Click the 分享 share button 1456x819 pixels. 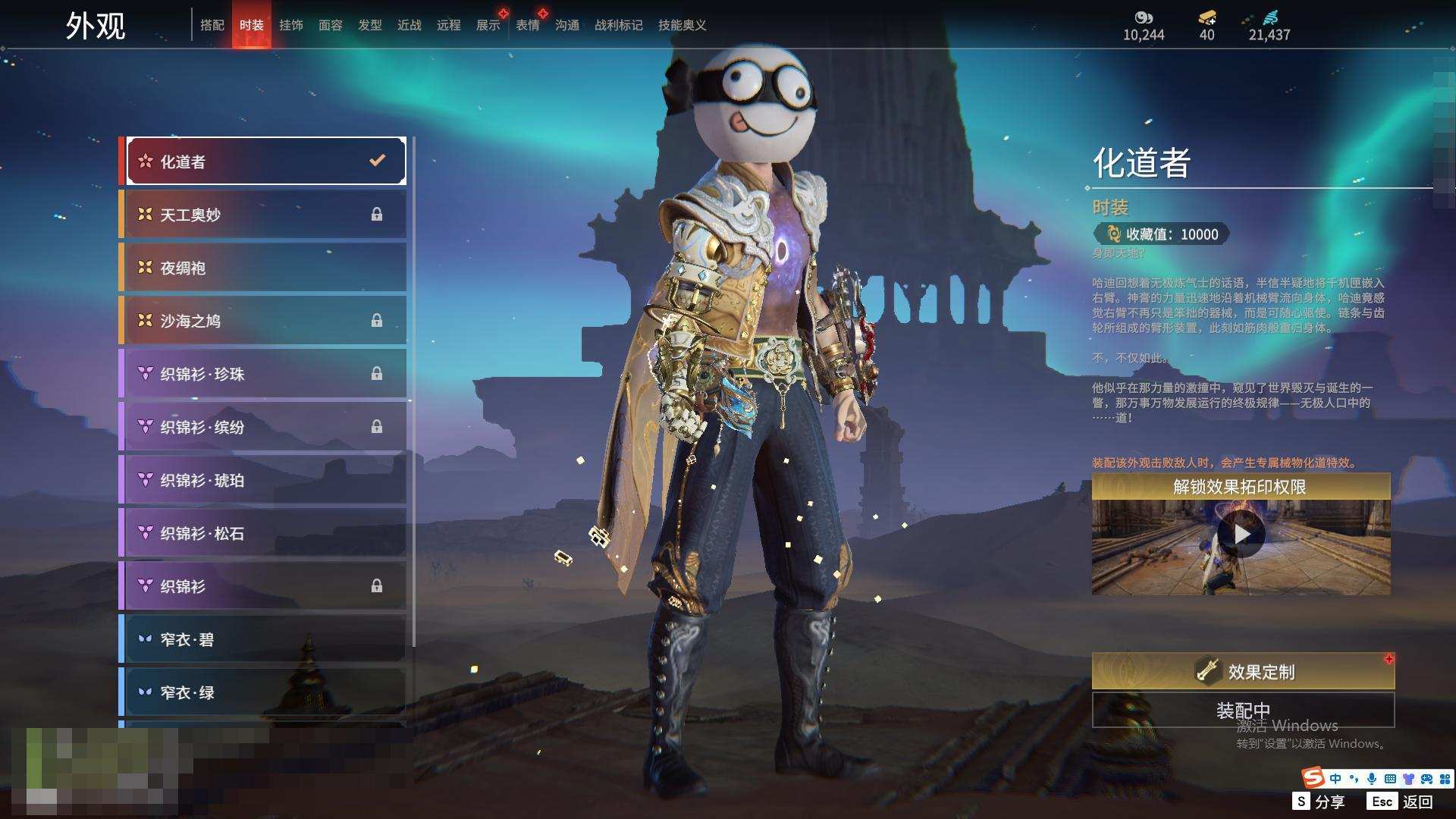(1319, 802)
